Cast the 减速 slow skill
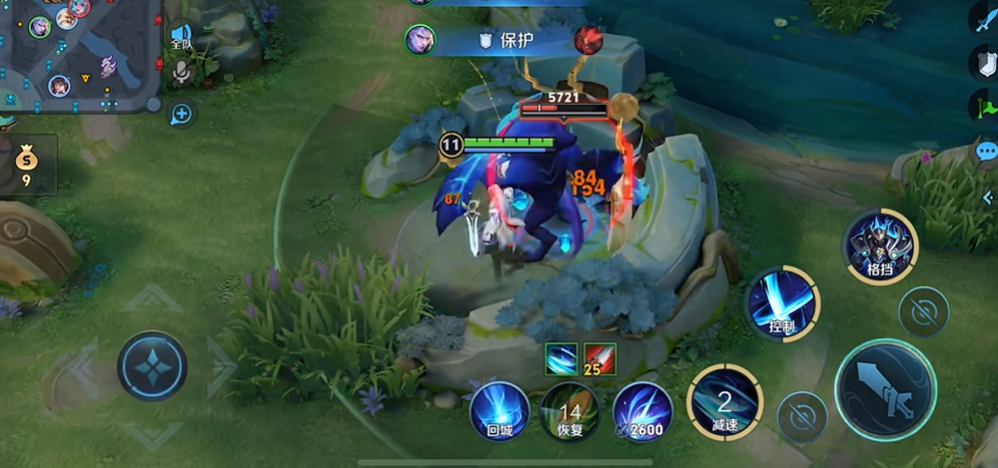 725,402
